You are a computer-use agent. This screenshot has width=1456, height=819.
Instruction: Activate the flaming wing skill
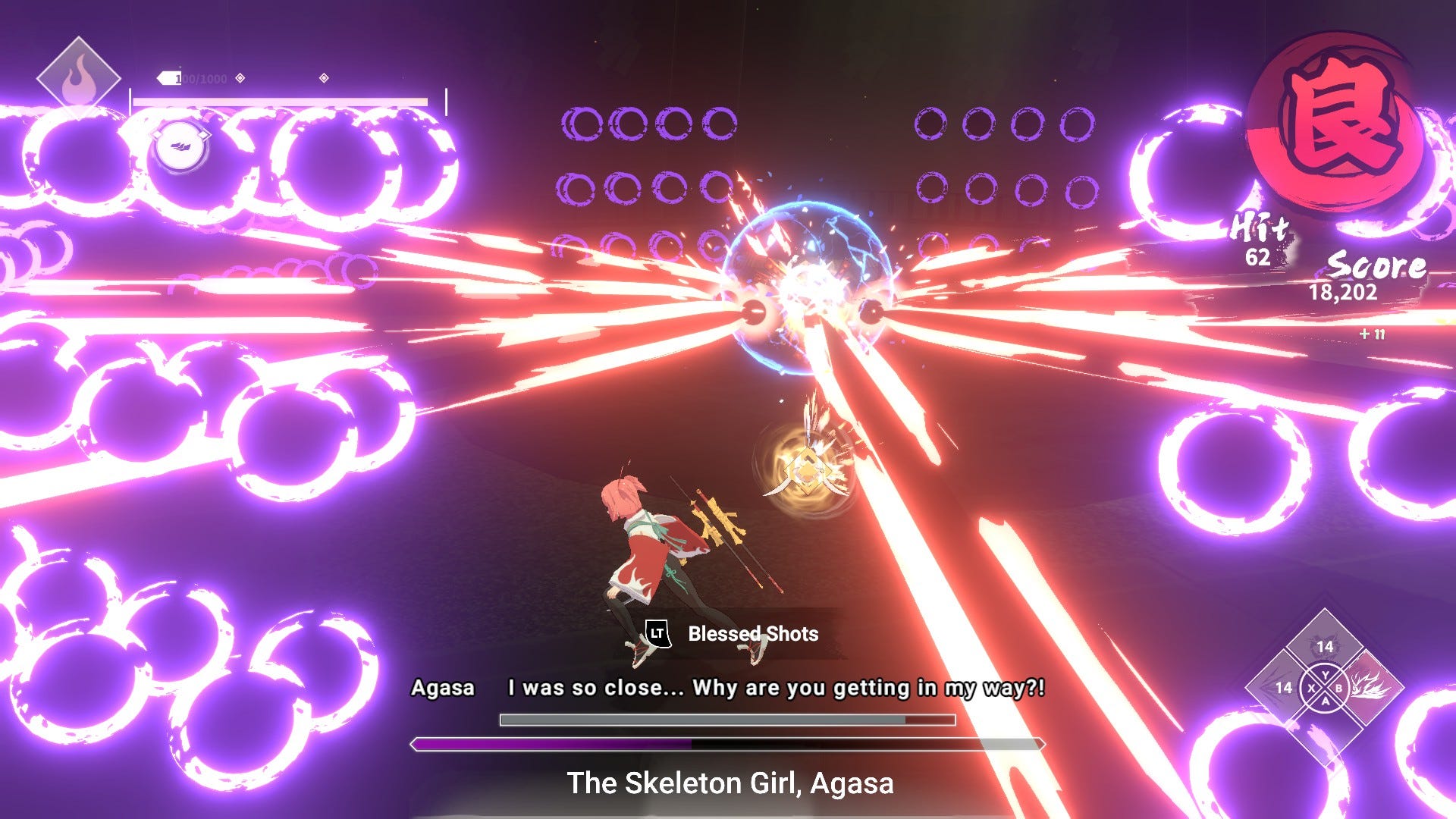[x=1369, y=688]
